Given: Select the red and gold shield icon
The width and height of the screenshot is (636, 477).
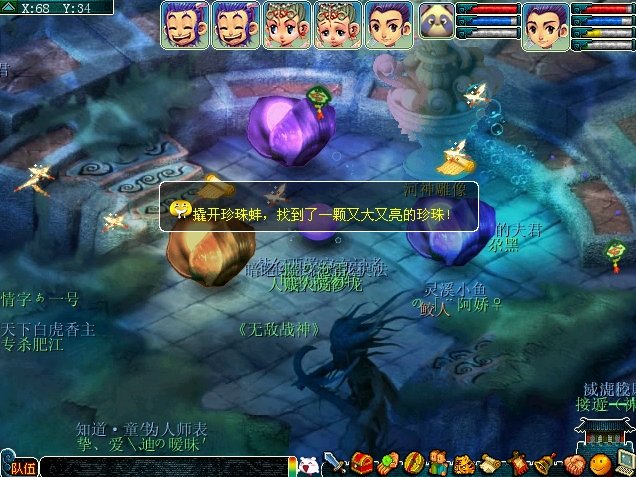Looking at the screenshot, I should [x=412, y=464].
